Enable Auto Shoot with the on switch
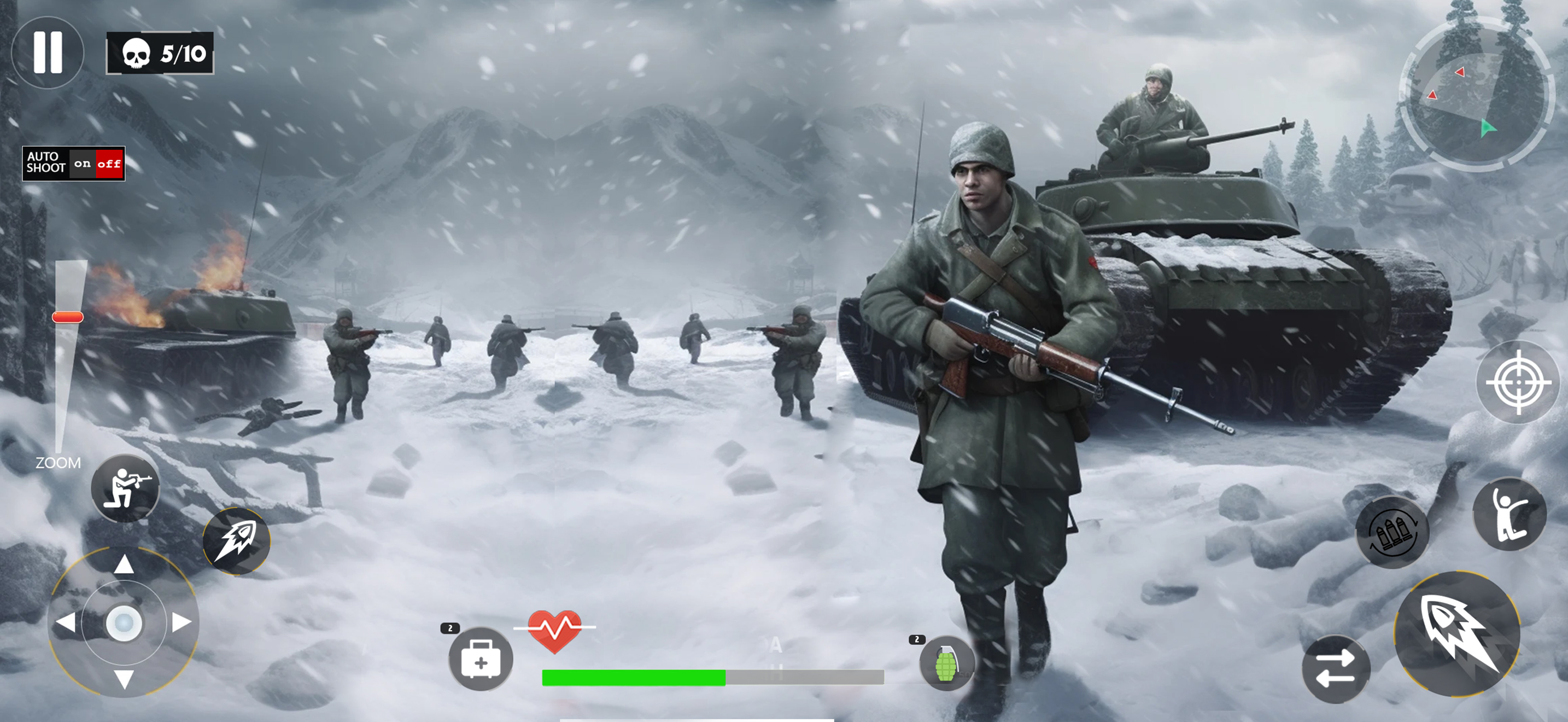 [82, 162]
